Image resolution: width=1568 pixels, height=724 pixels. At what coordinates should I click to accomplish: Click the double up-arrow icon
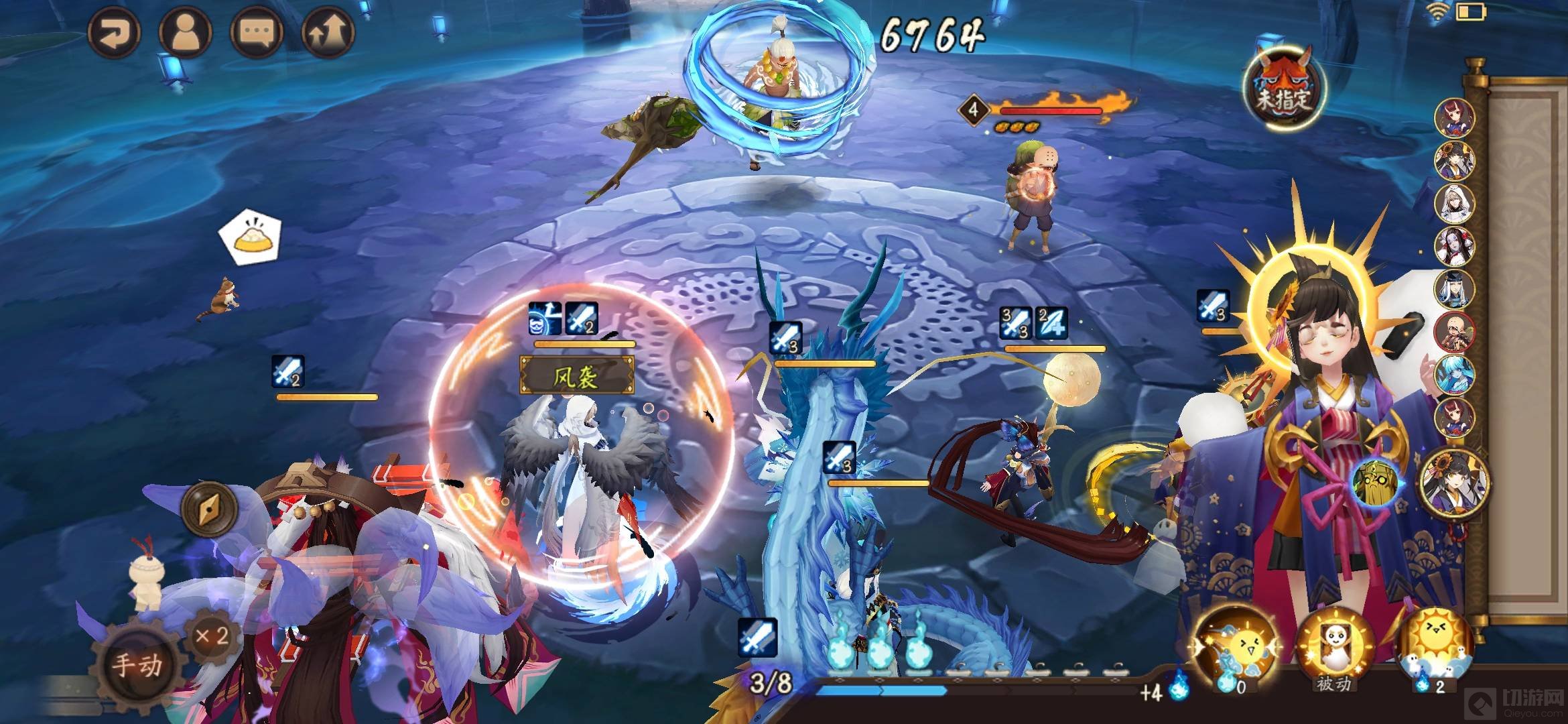tap(328, 32)
